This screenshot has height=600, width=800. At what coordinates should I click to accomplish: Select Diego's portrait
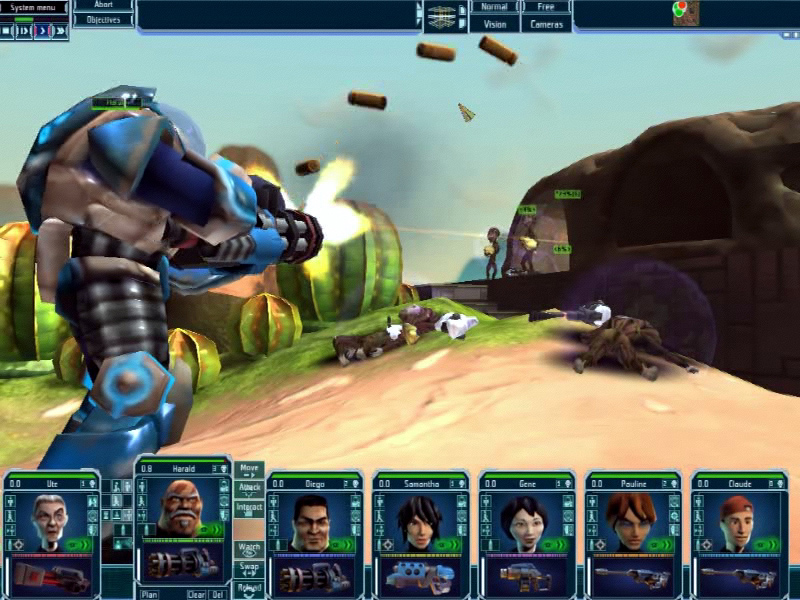pyautogui.click(x=312, y=520)
